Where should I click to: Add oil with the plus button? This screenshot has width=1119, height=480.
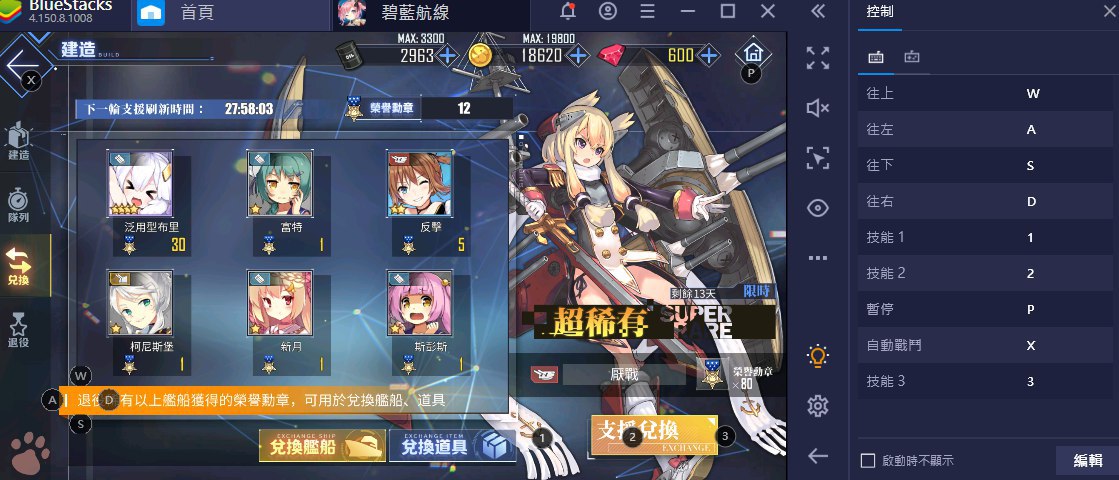tap(447, 55)
